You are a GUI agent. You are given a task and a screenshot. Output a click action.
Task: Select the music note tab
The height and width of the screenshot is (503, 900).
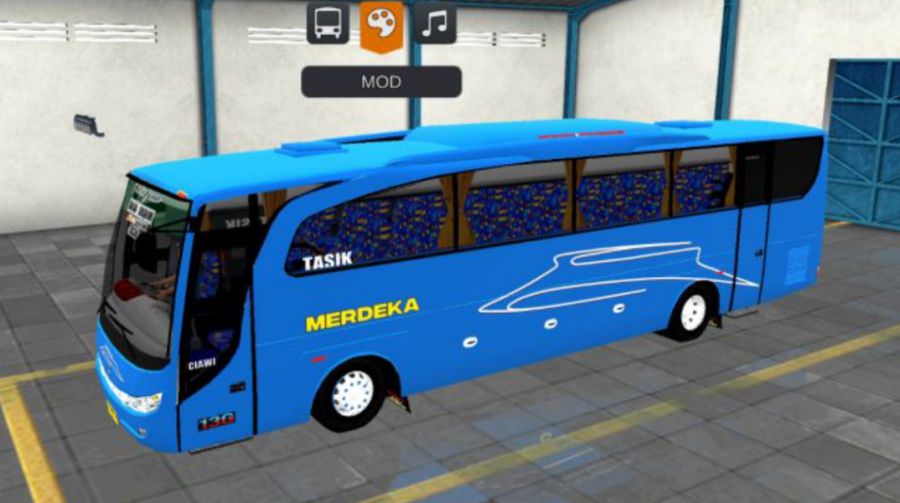pos(434,23)
